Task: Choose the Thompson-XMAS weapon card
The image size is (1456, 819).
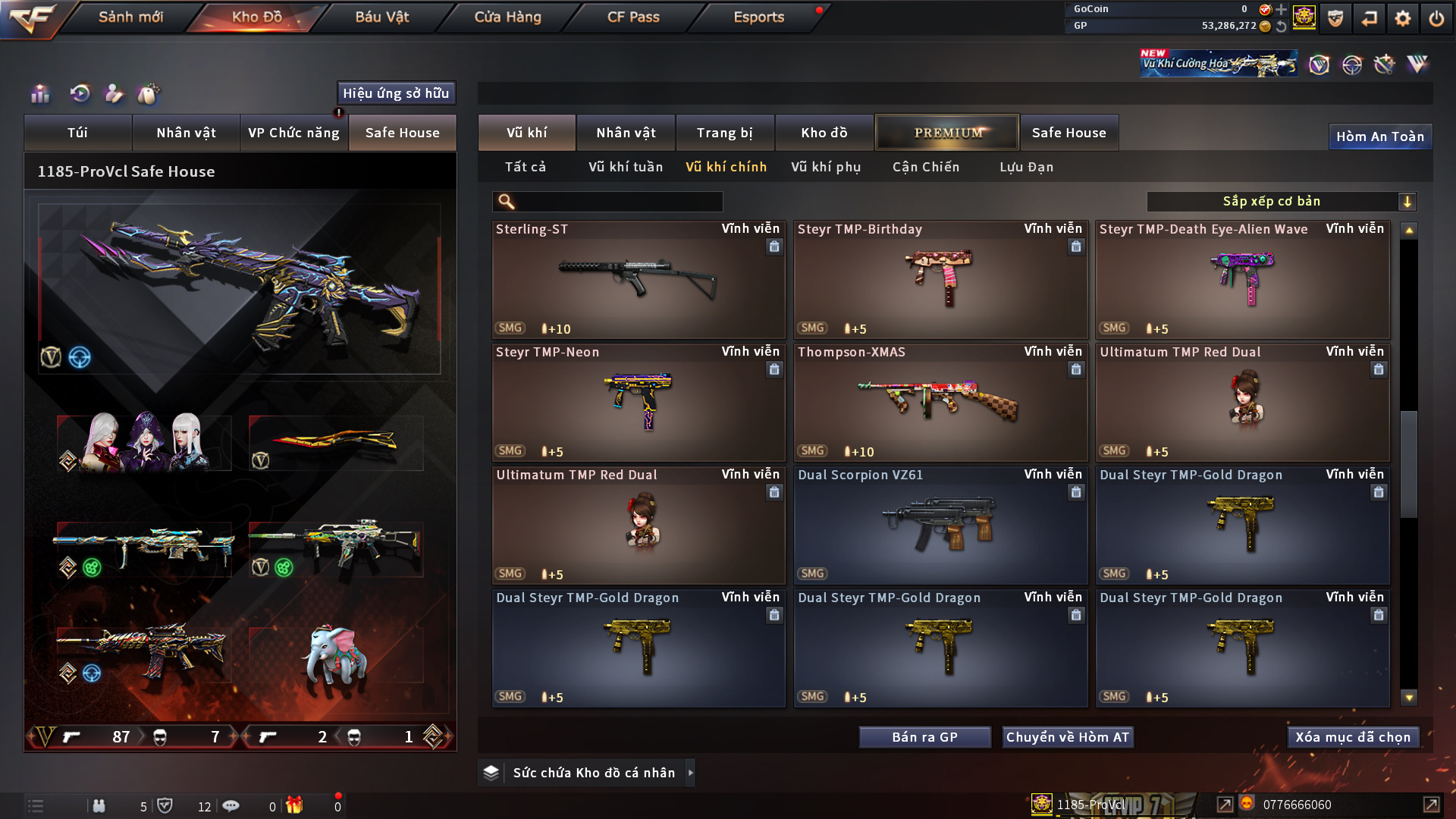Action: [940, 403]
